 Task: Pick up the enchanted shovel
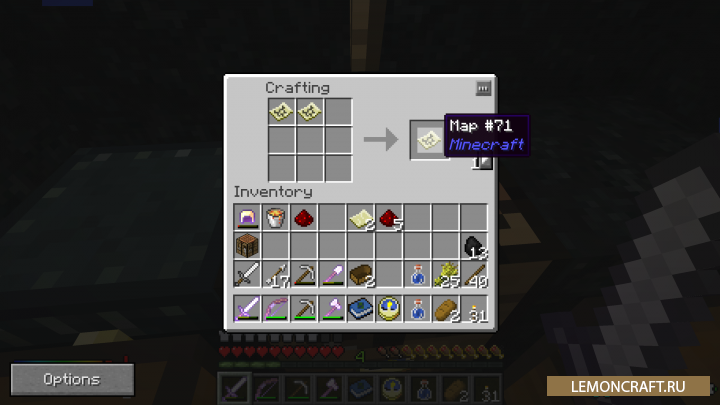click(x=332, y=273)
